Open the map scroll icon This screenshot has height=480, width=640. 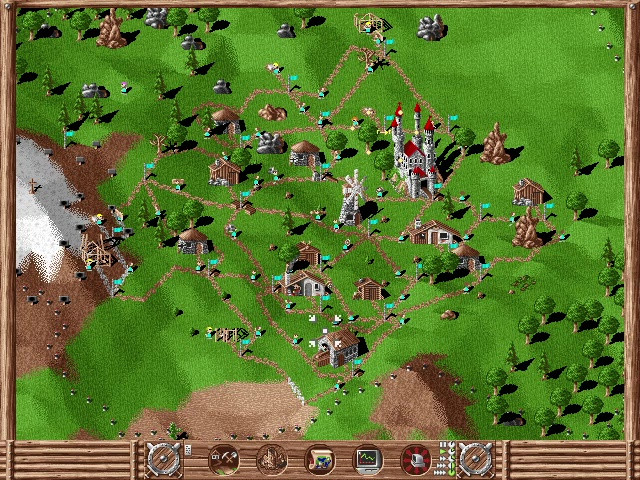click(x=320, y=459)
